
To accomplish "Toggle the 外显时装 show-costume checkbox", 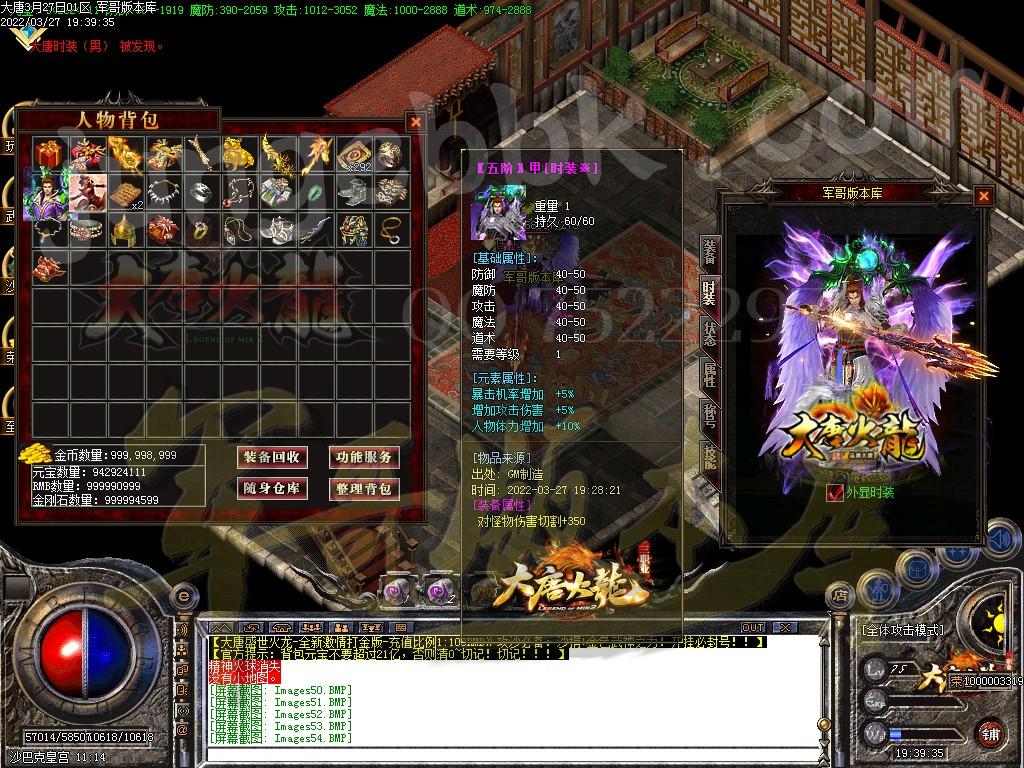I will click(x=835, y=492).
